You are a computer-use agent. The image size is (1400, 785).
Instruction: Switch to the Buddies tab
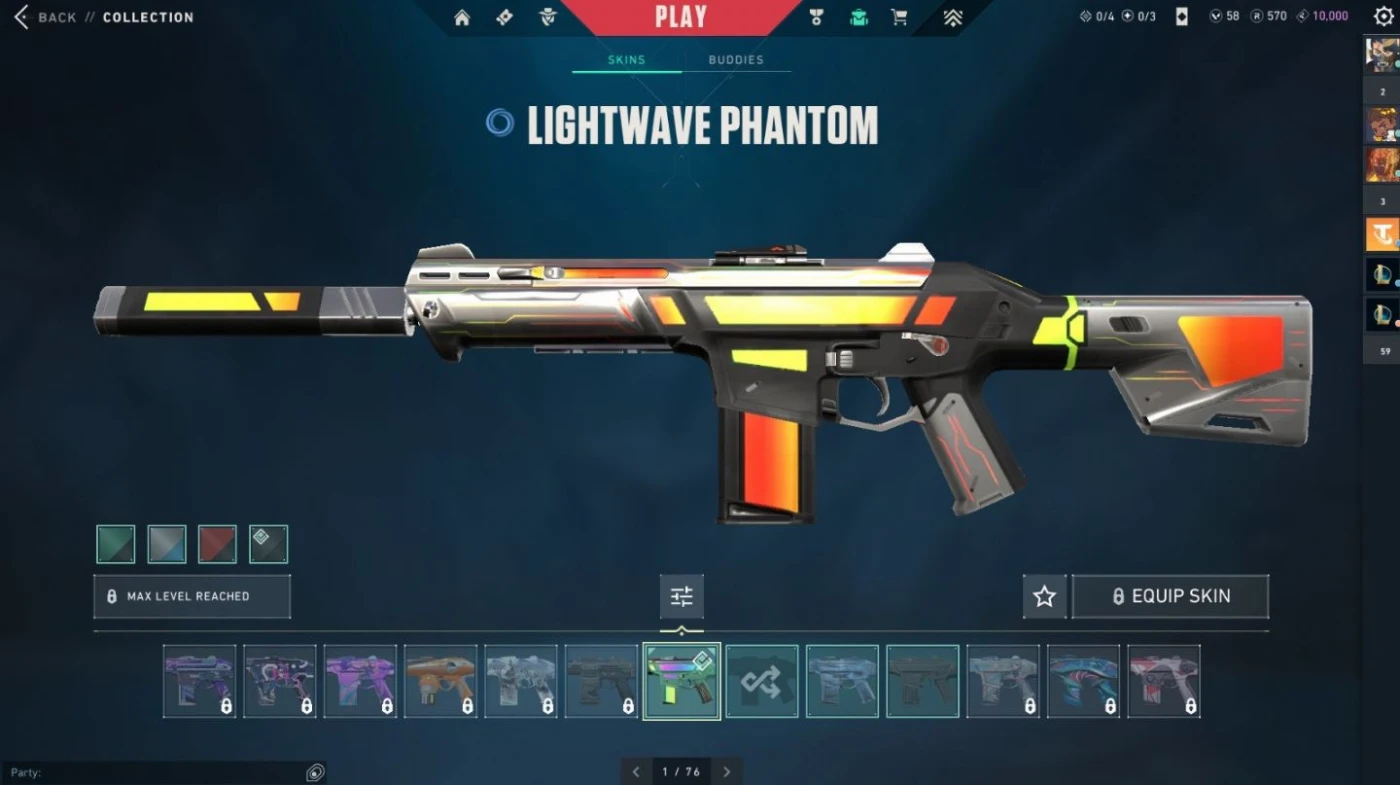click(x=736, y=60)
